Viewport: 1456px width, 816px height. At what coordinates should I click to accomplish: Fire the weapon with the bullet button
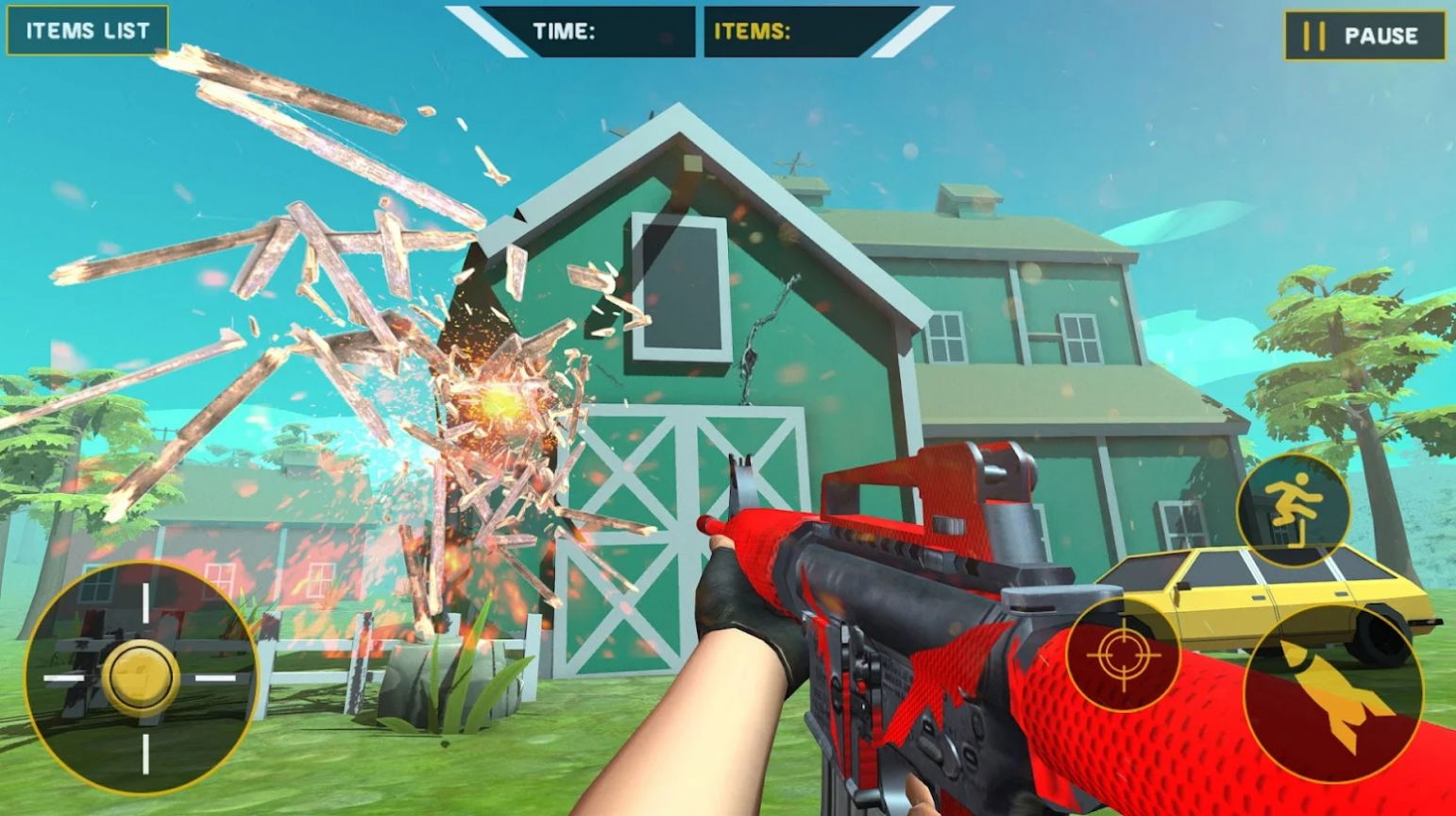tap(1332, 692)
